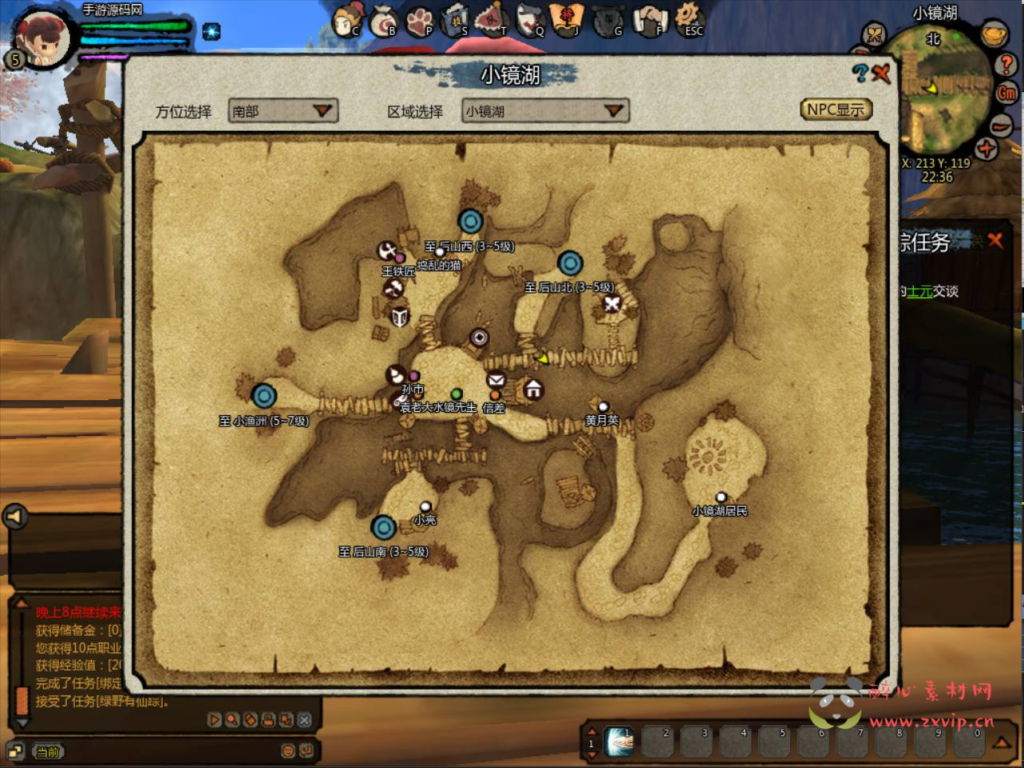Open the 方位选择 dropdown showing 南部
Image resolution: width=1024 pixels, height=768 pixels.
(x=283, y=110)
